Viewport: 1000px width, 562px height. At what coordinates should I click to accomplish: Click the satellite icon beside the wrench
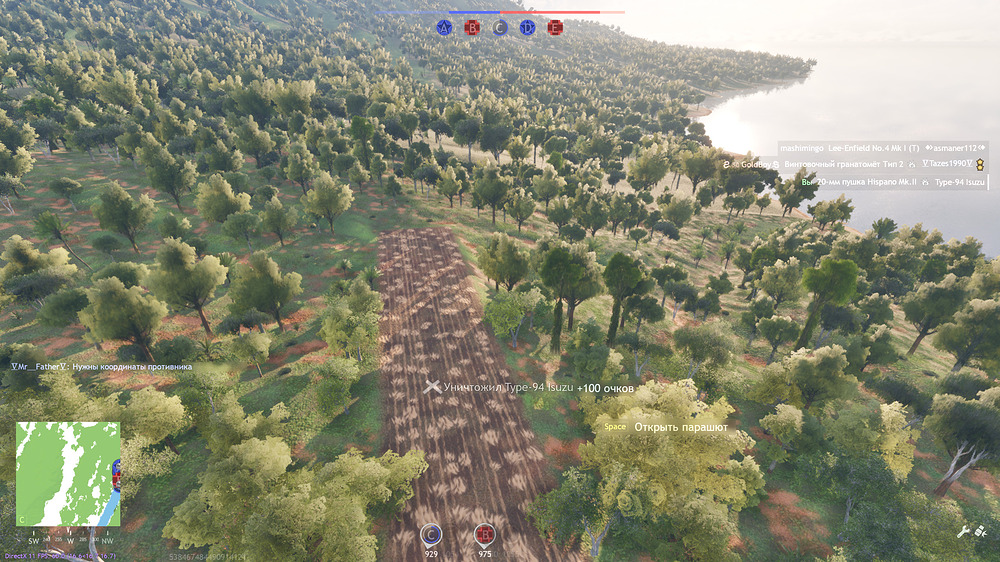984,533
